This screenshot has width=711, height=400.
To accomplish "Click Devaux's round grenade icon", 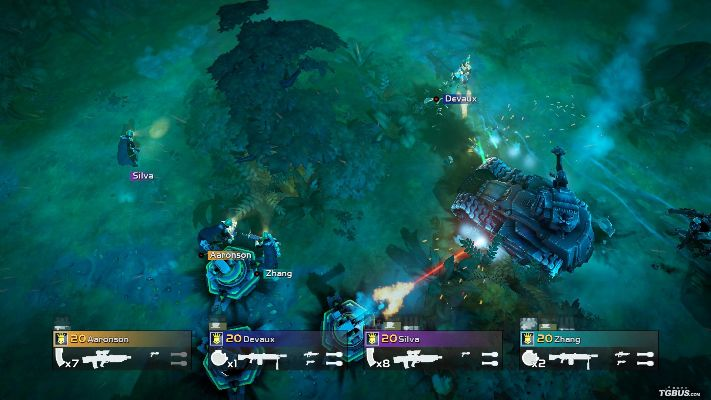I will pos(218,358).
